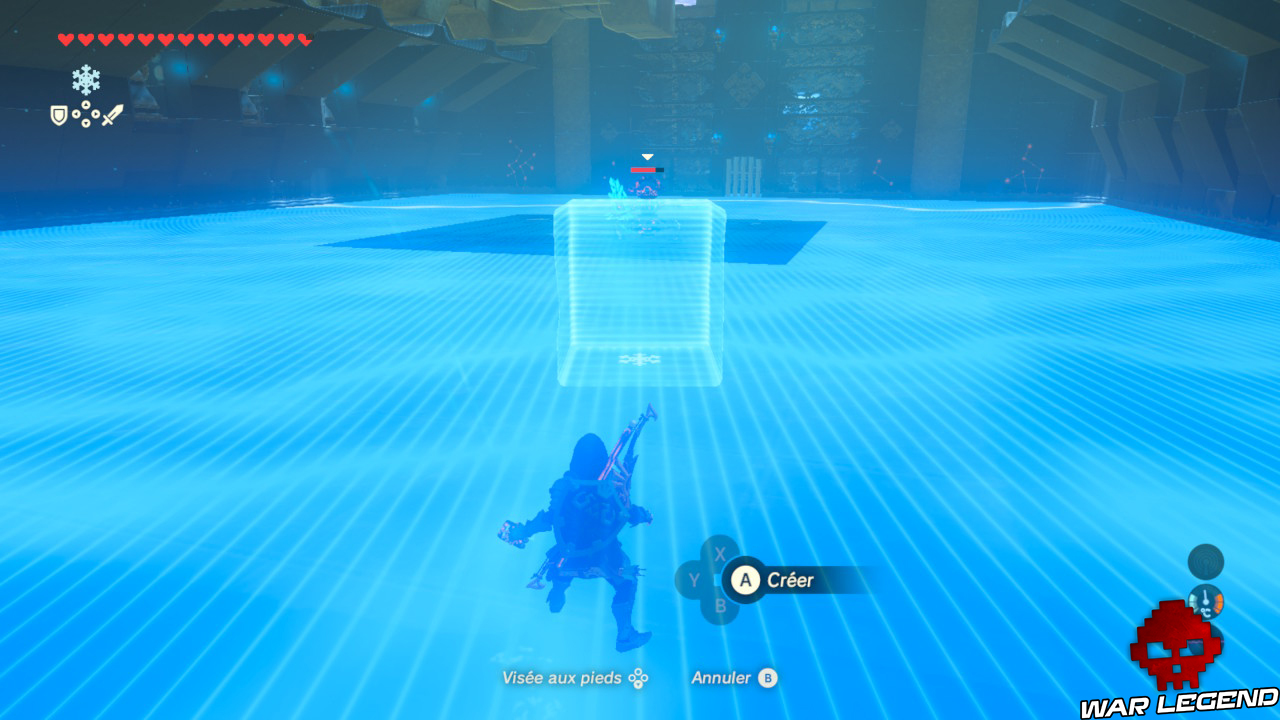The height and width of the screenshot is (720, 1280).
Task: Click the shield icon in the HUD
Action: coord(58,114)
